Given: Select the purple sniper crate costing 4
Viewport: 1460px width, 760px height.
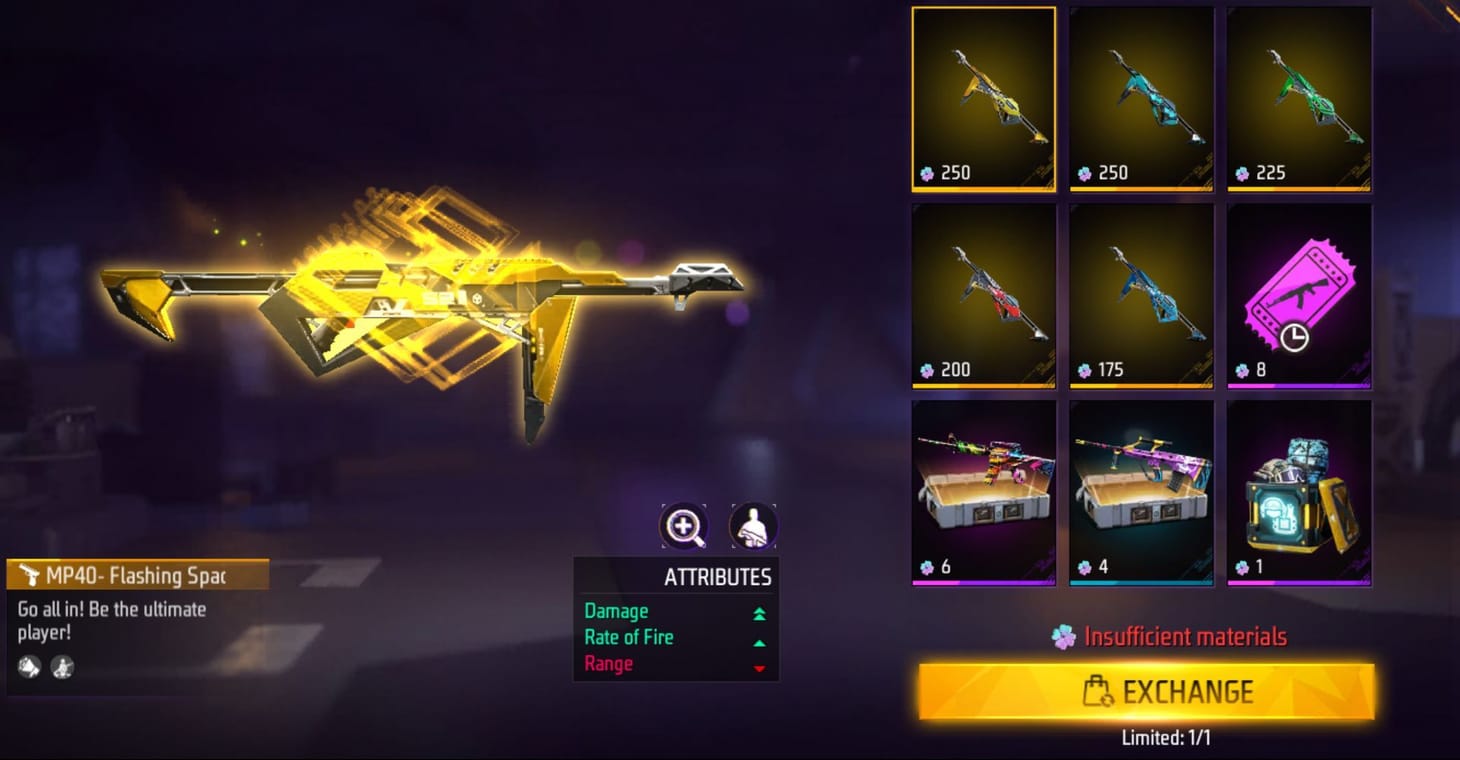Looking at the screenshot, I should tap(1141, 490).
